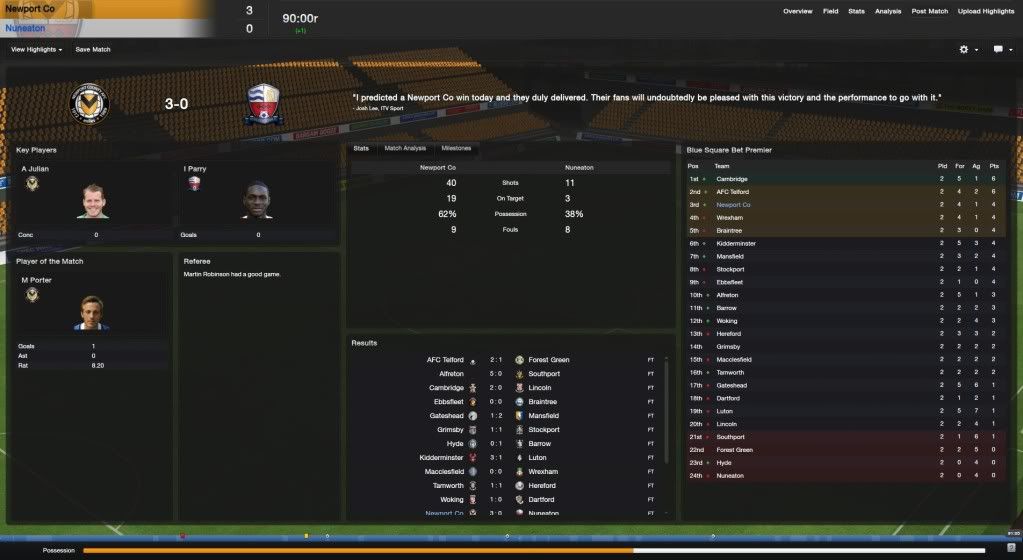
Task: Choose AFC Telford in the league table
Action: click(733, 192)
